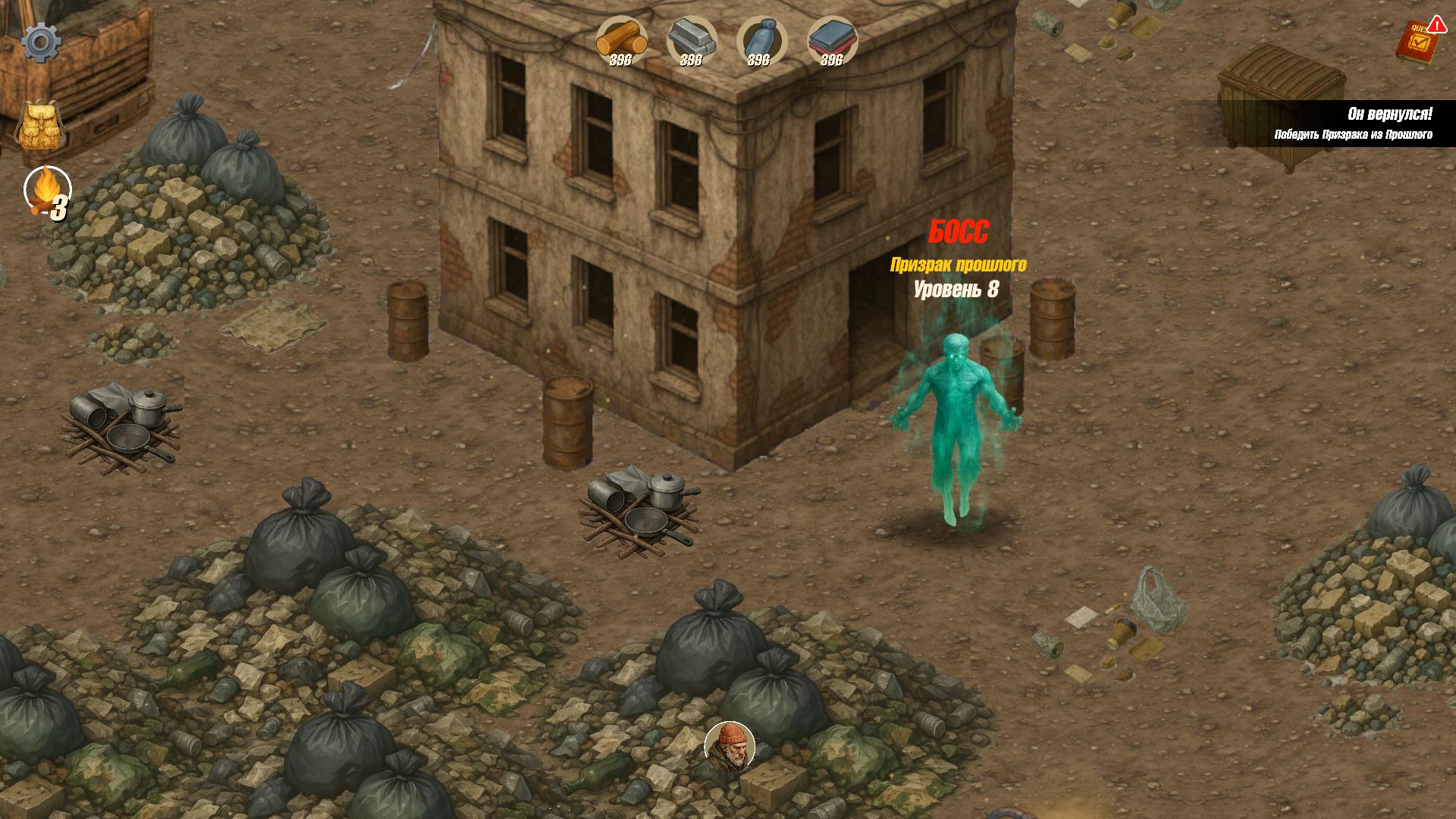Open the settings gear menu

coord(42,42)
